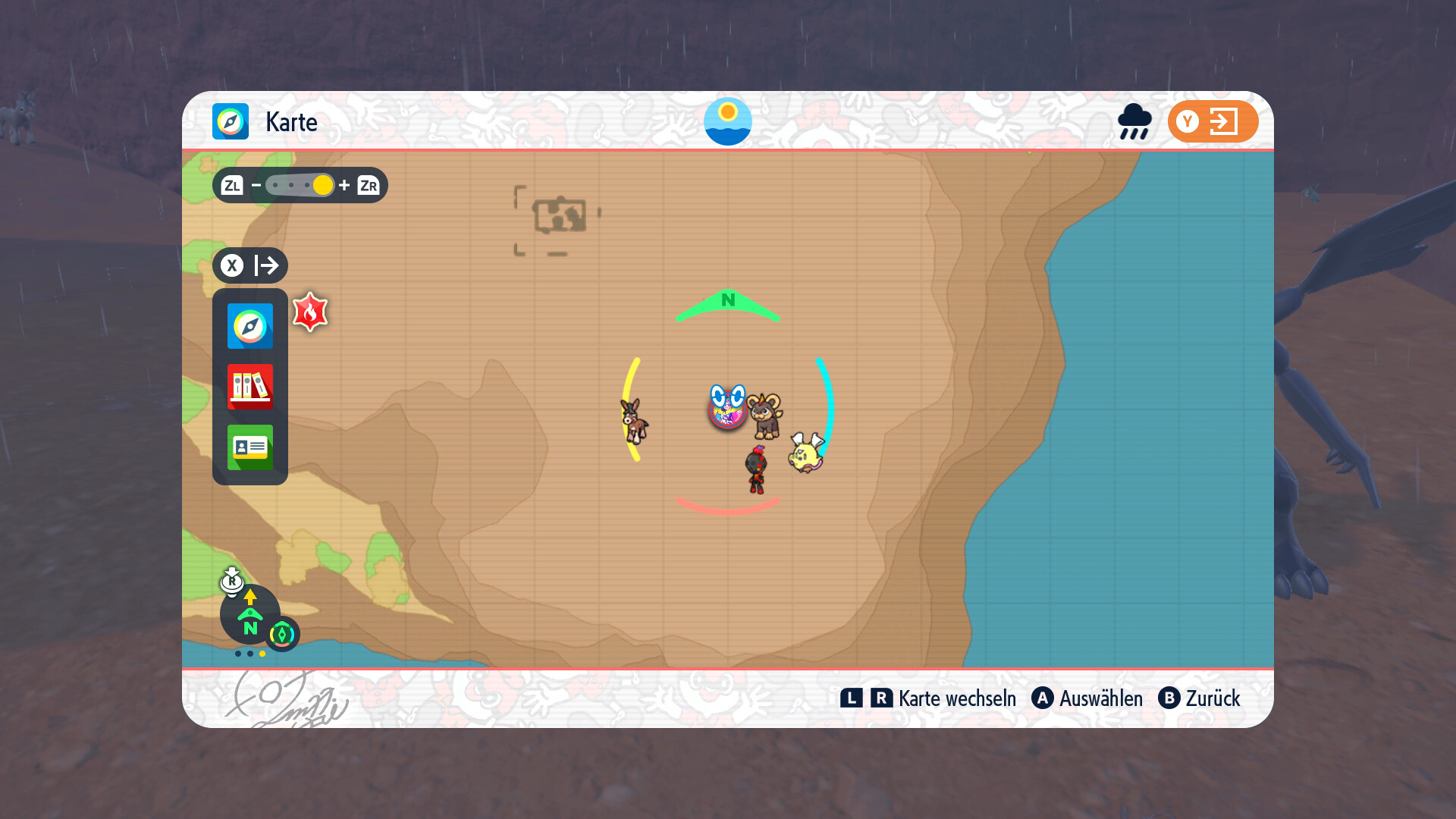Open the map app icon in sidebar
The height and width of the screenshot is (819, 1456).
click(249, 326)
